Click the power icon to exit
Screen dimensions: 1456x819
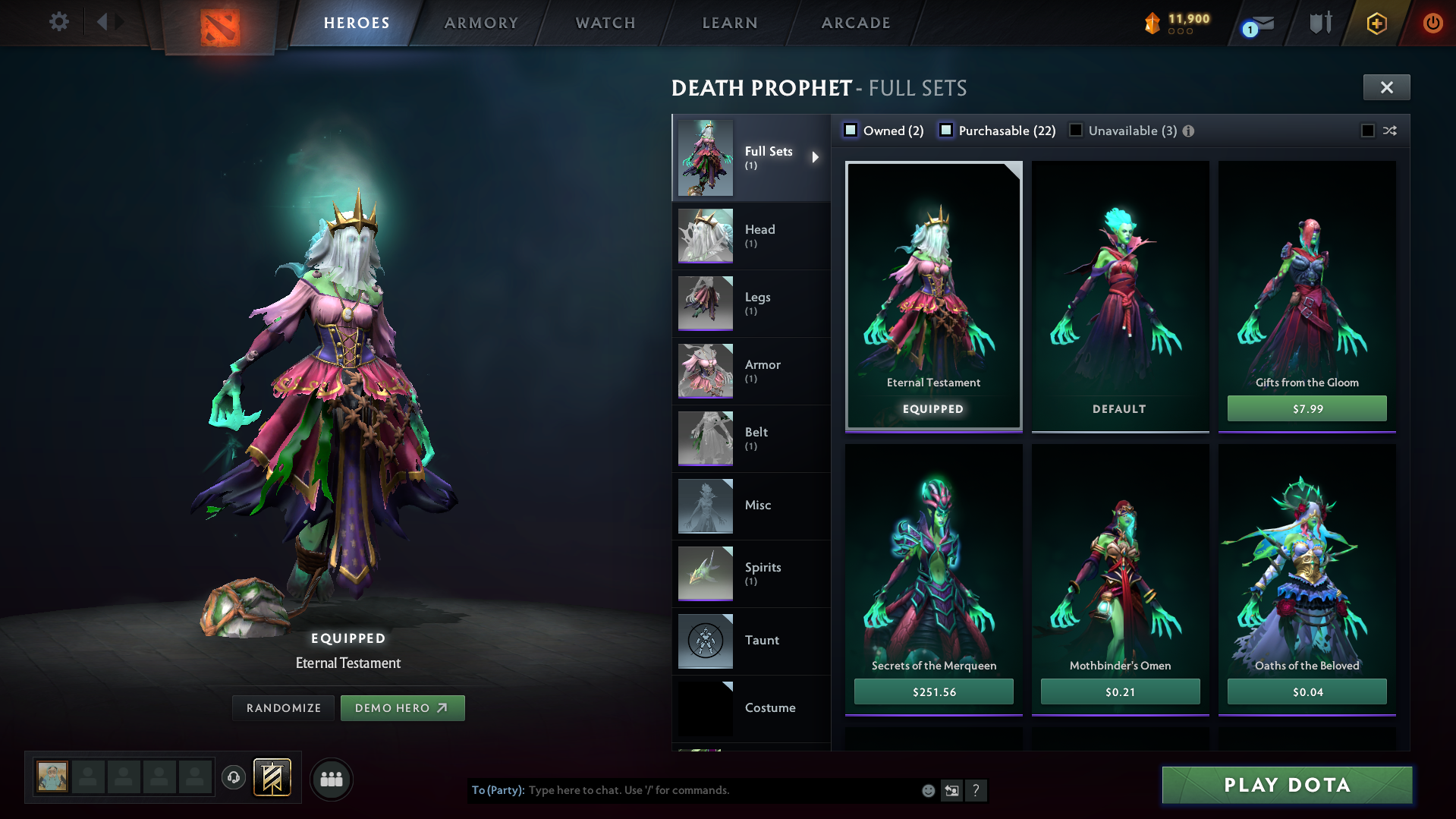[x=1432, y=23]
